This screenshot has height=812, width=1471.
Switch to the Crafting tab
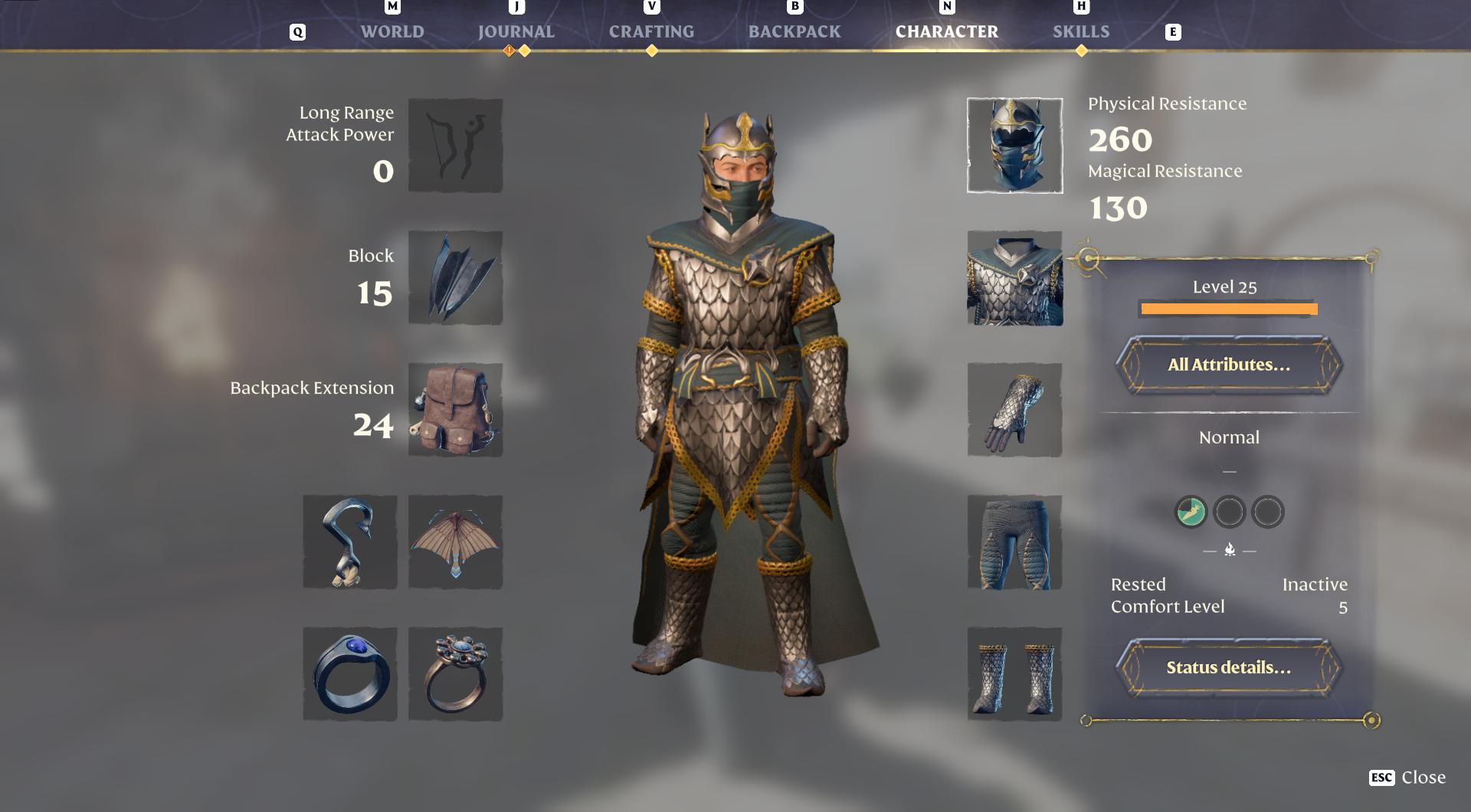tap(650, 31)
